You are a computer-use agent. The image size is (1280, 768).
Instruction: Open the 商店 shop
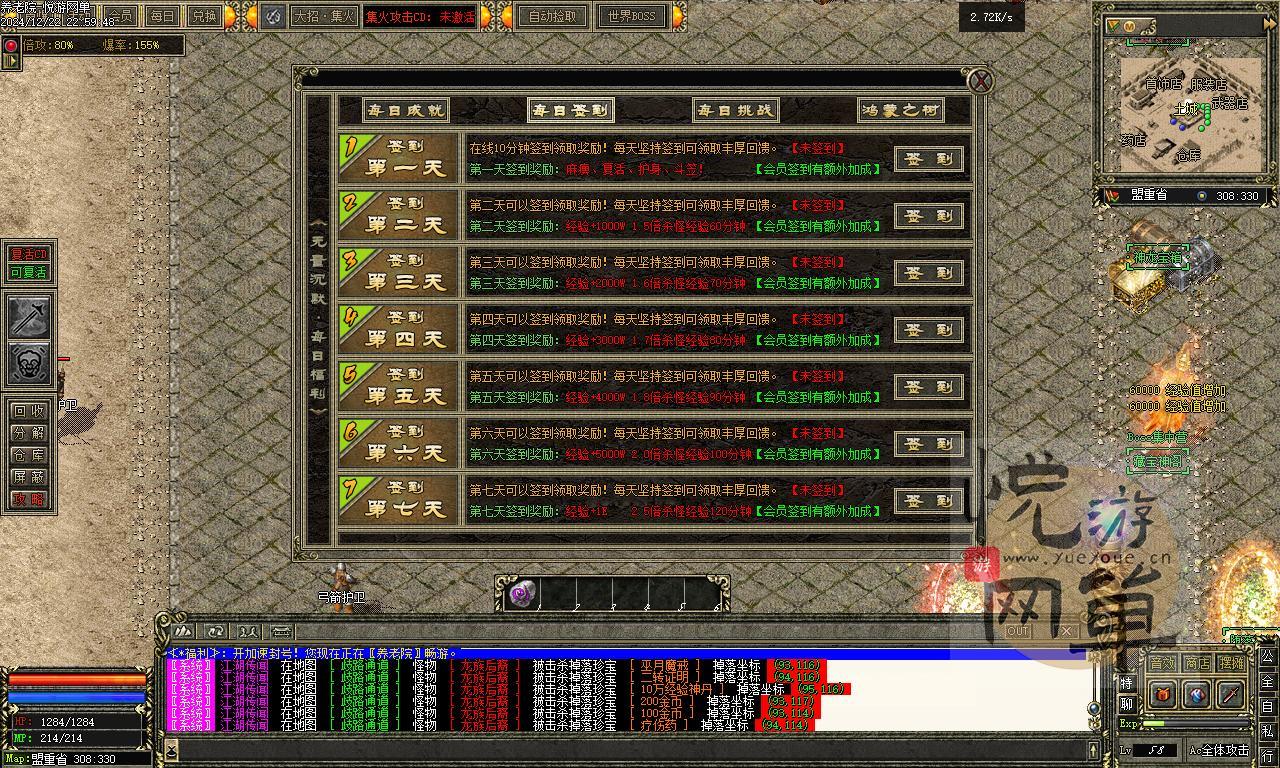(x=1197, y=662)
